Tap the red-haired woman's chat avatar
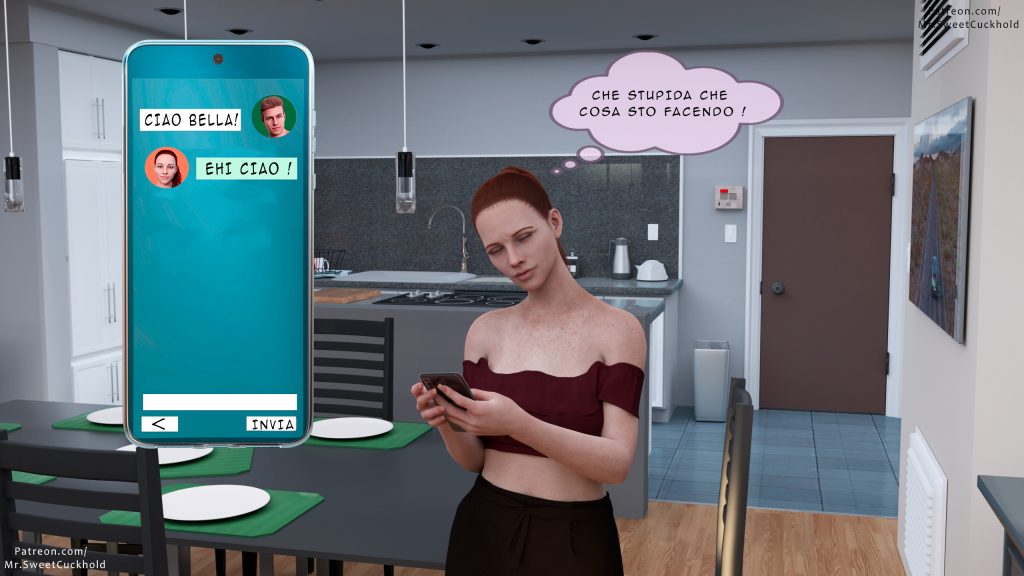Screen dimensions: 1024x576 [x=166, y=168]
